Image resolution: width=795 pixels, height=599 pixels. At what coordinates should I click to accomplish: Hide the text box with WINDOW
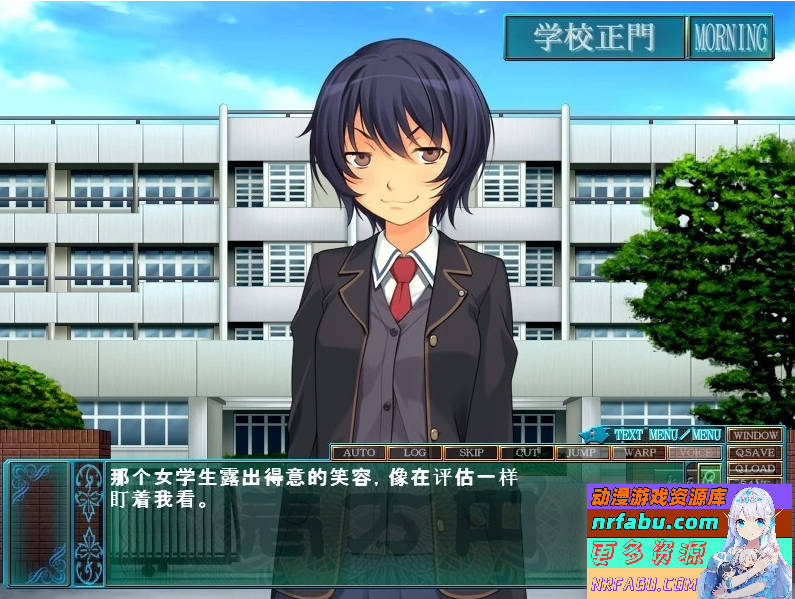[x=754, y=435]
